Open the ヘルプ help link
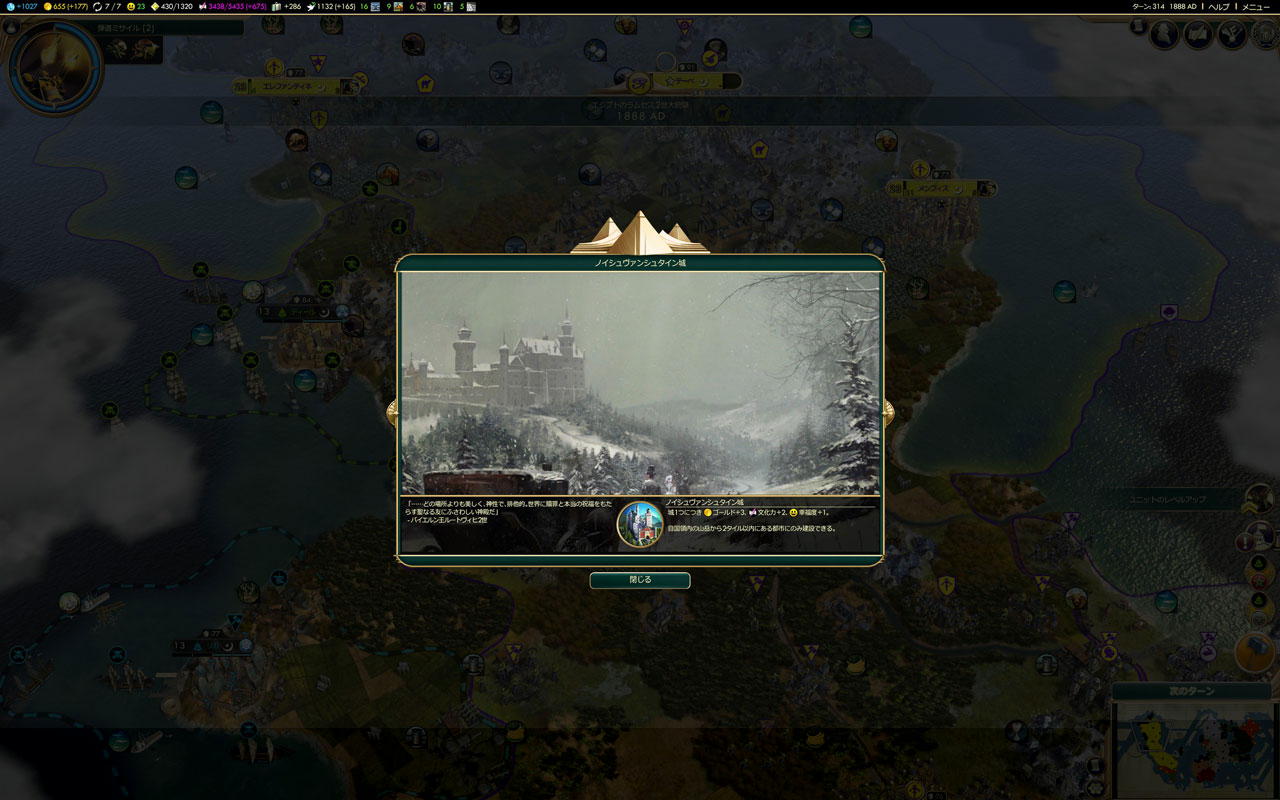 point(1219,7)
